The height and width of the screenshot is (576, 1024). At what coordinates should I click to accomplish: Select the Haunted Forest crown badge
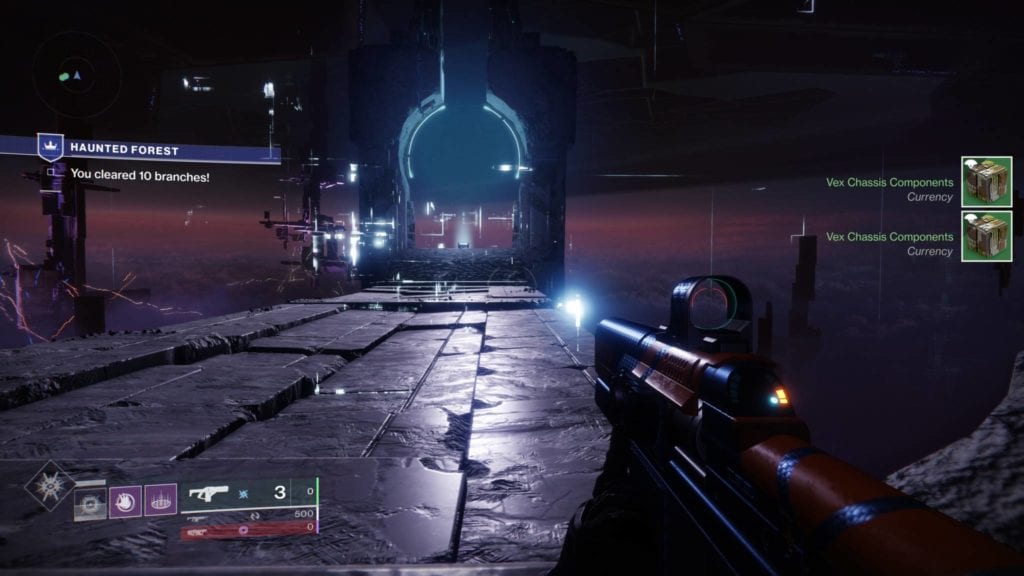coord(50,148)
